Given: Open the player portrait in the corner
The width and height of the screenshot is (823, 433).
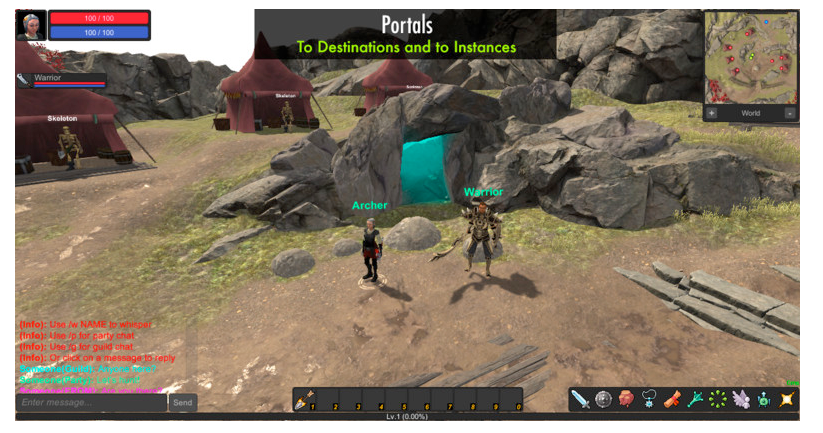Looking at the screenshot, I should tap(30, 25).
